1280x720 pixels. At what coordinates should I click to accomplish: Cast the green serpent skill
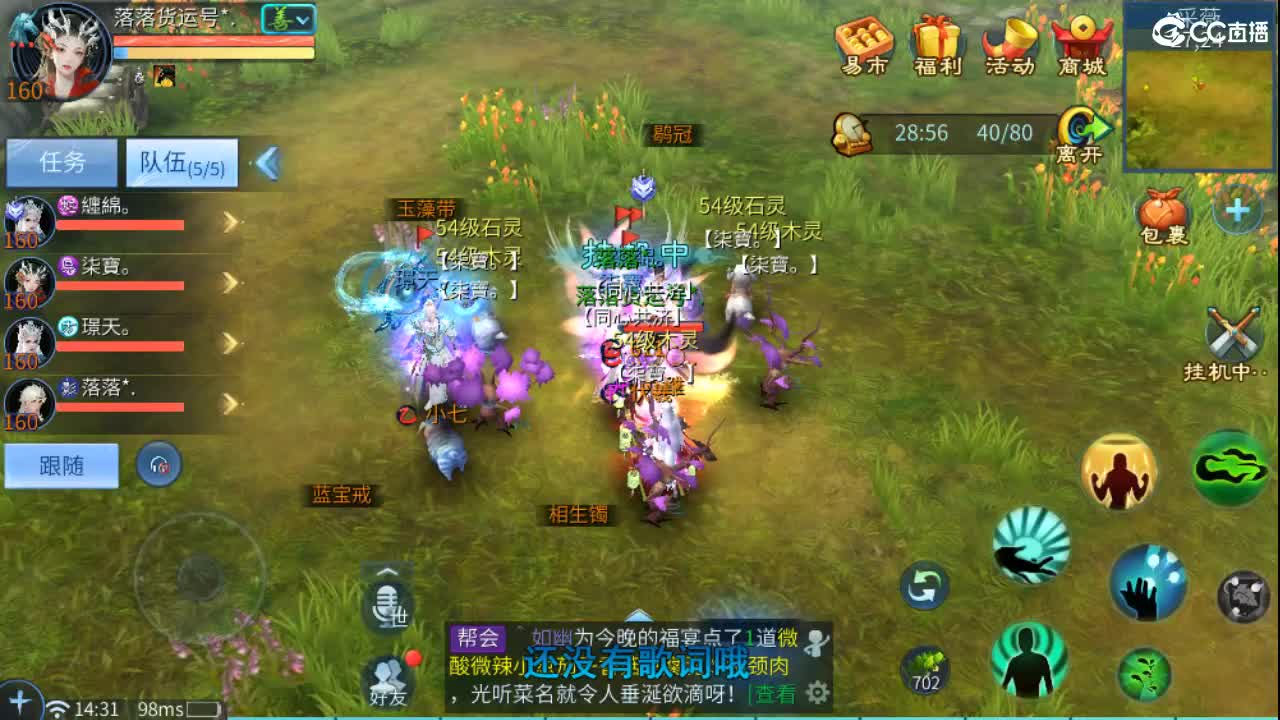tap(1232, 467)
